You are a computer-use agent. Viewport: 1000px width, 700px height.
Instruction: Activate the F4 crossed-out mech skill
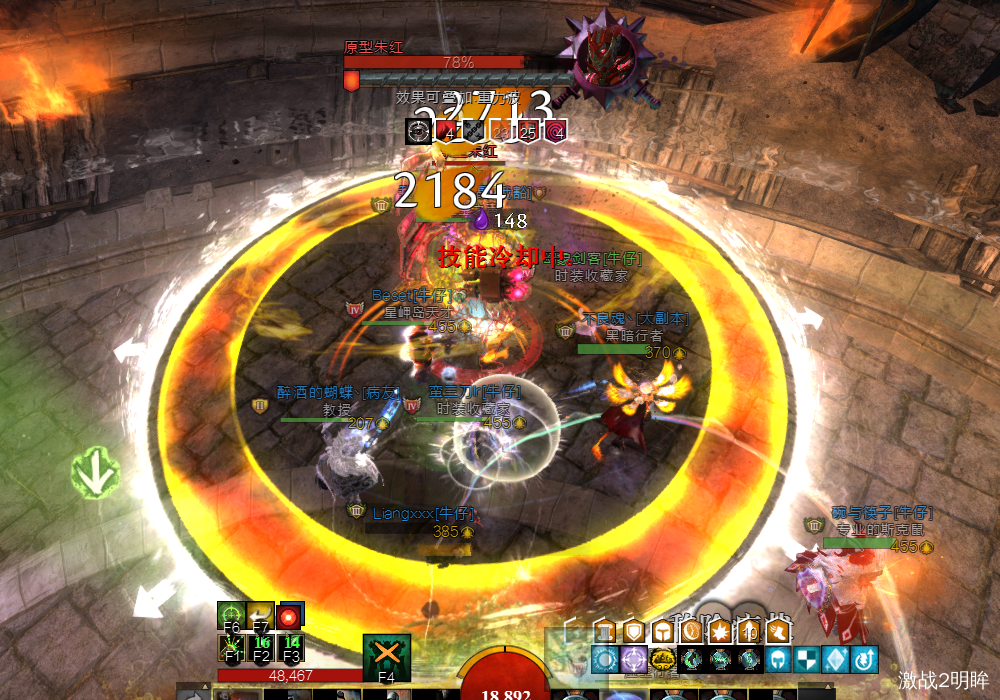coord(386,656)
